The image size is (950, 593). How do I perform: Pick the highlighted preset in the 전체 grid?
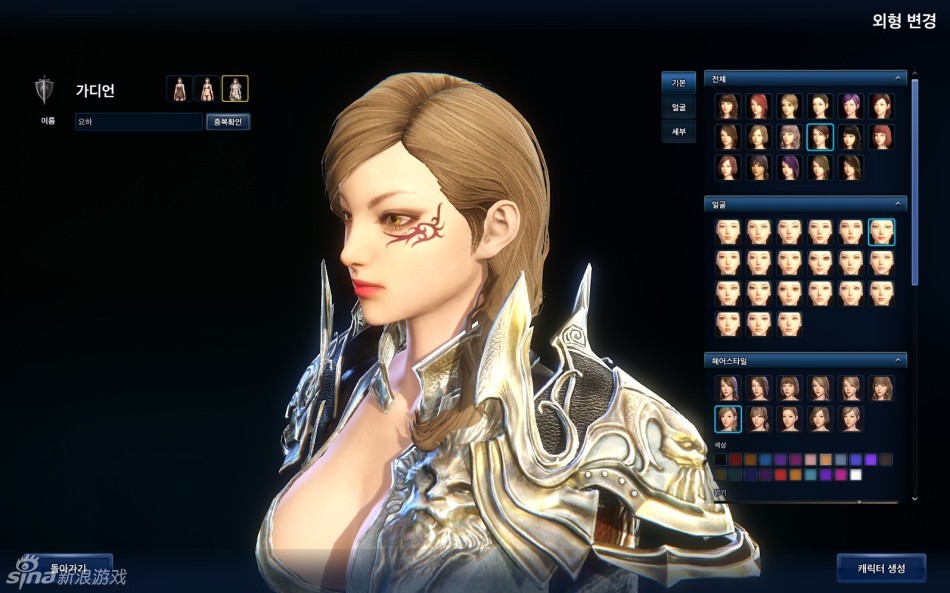click(820, 137)
